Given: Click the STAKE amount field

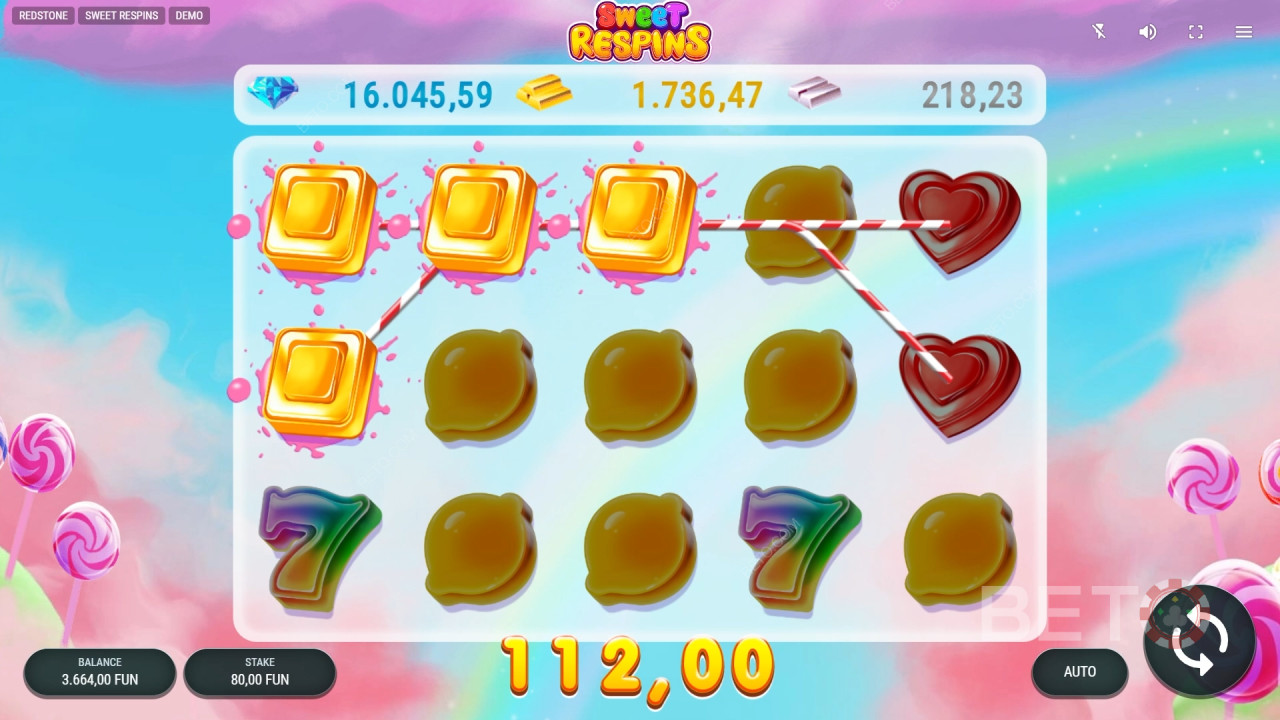Looking at the screenshot, I should point(260,672).
